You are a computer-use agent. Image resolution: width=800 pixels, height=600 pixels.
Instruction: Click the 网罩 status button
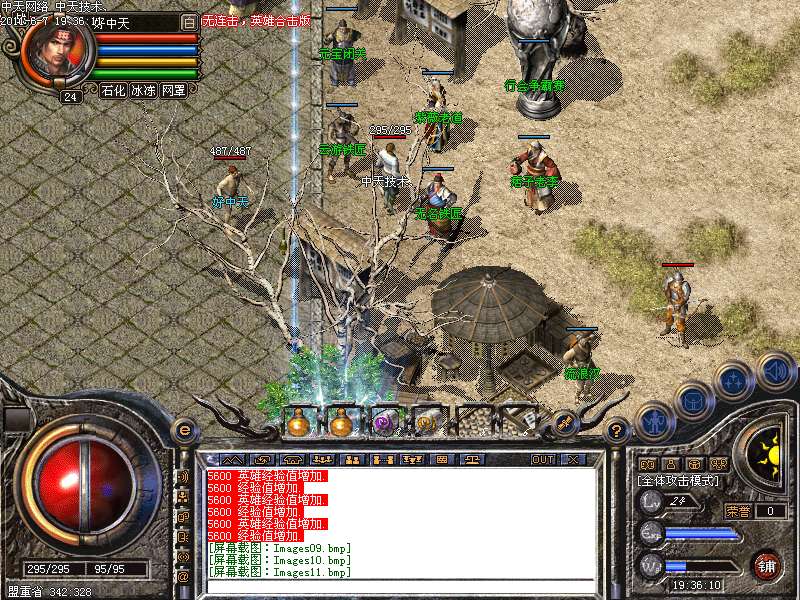point(173,90)
